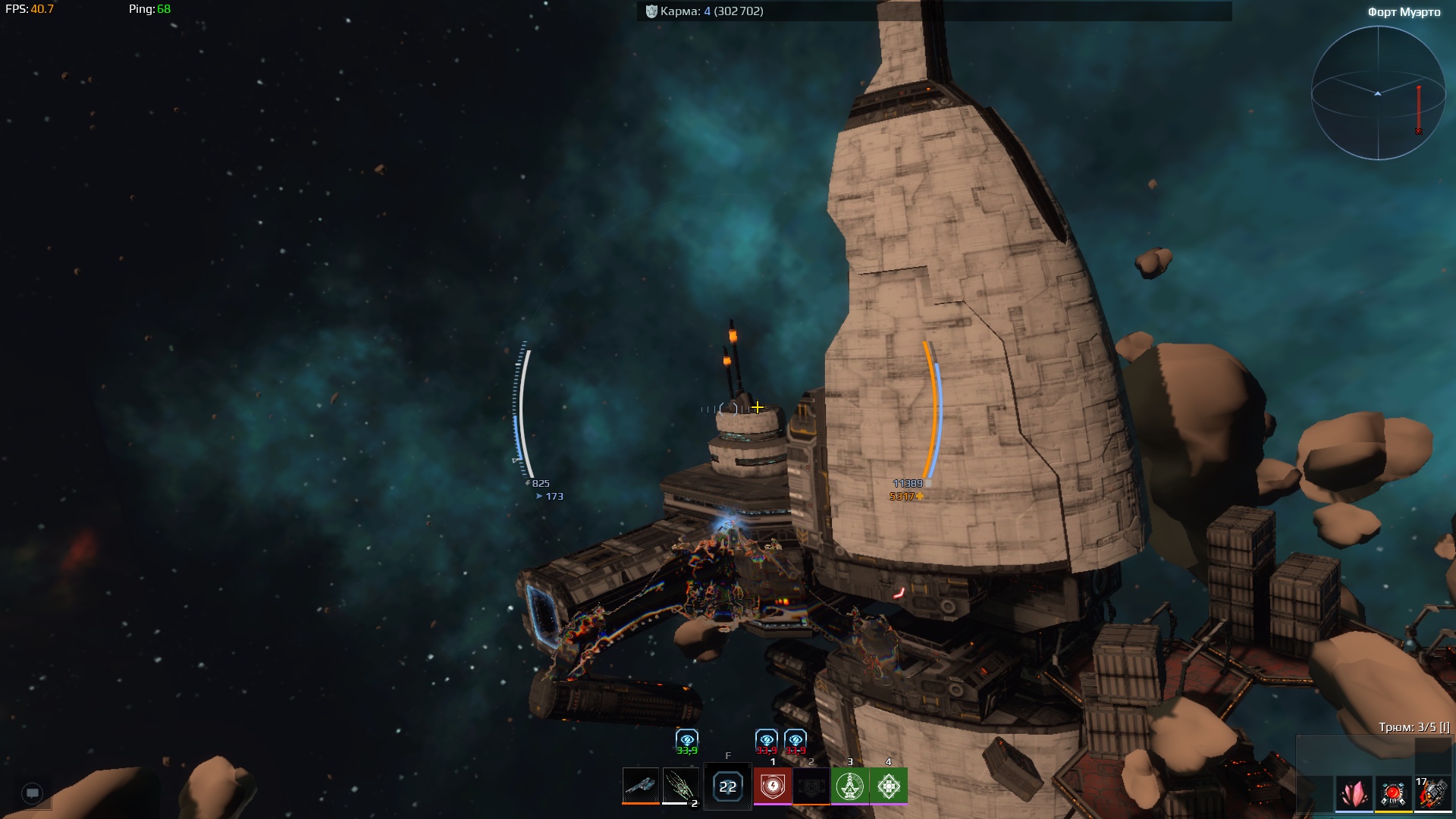The width and height of the screenshot is (1456, 819).
Task: Select the main gun weapon slot
Action: pyautogui.click(x=640, y=786)
